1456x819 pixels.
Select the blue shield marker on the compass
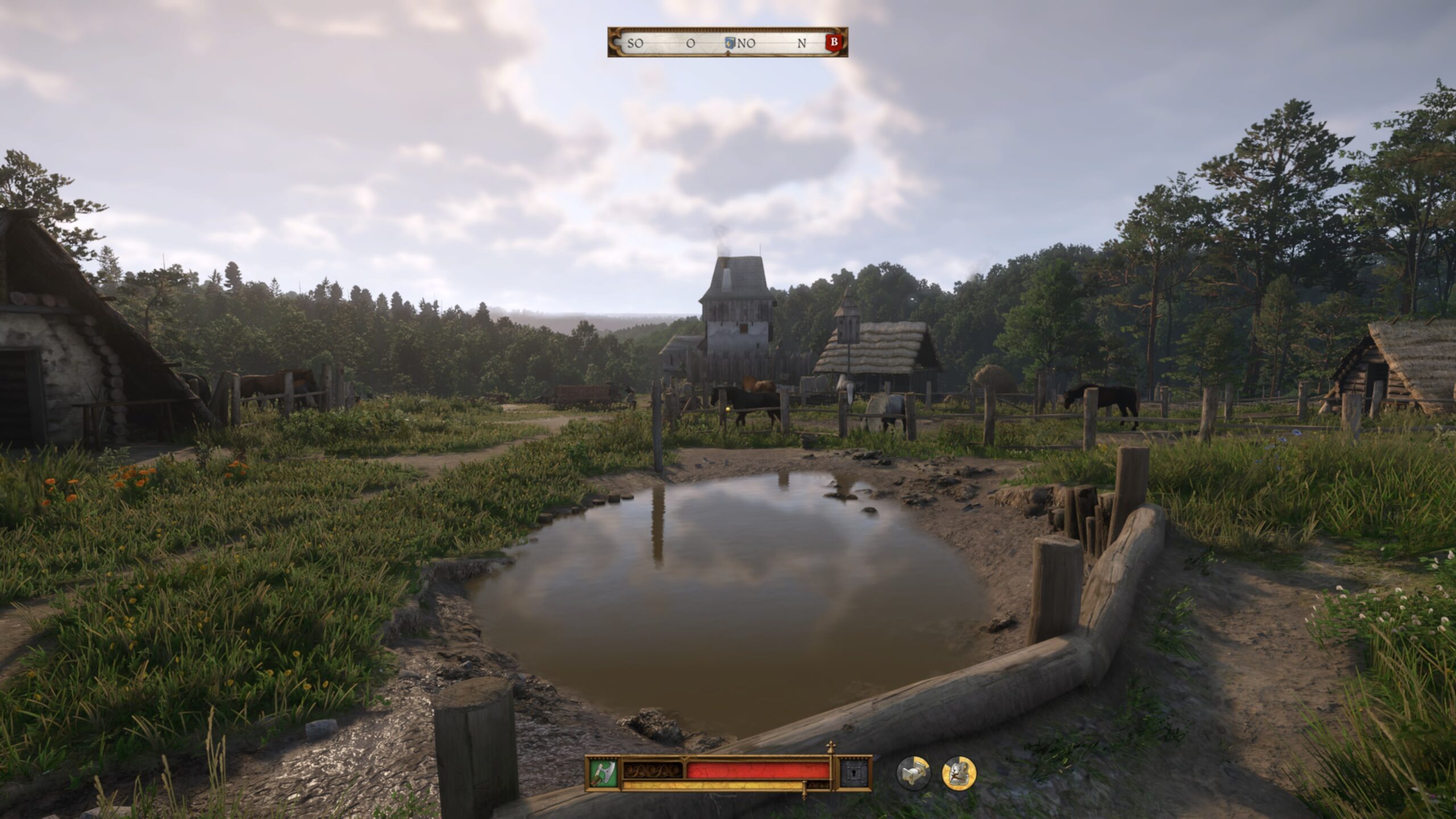(730, 43)
